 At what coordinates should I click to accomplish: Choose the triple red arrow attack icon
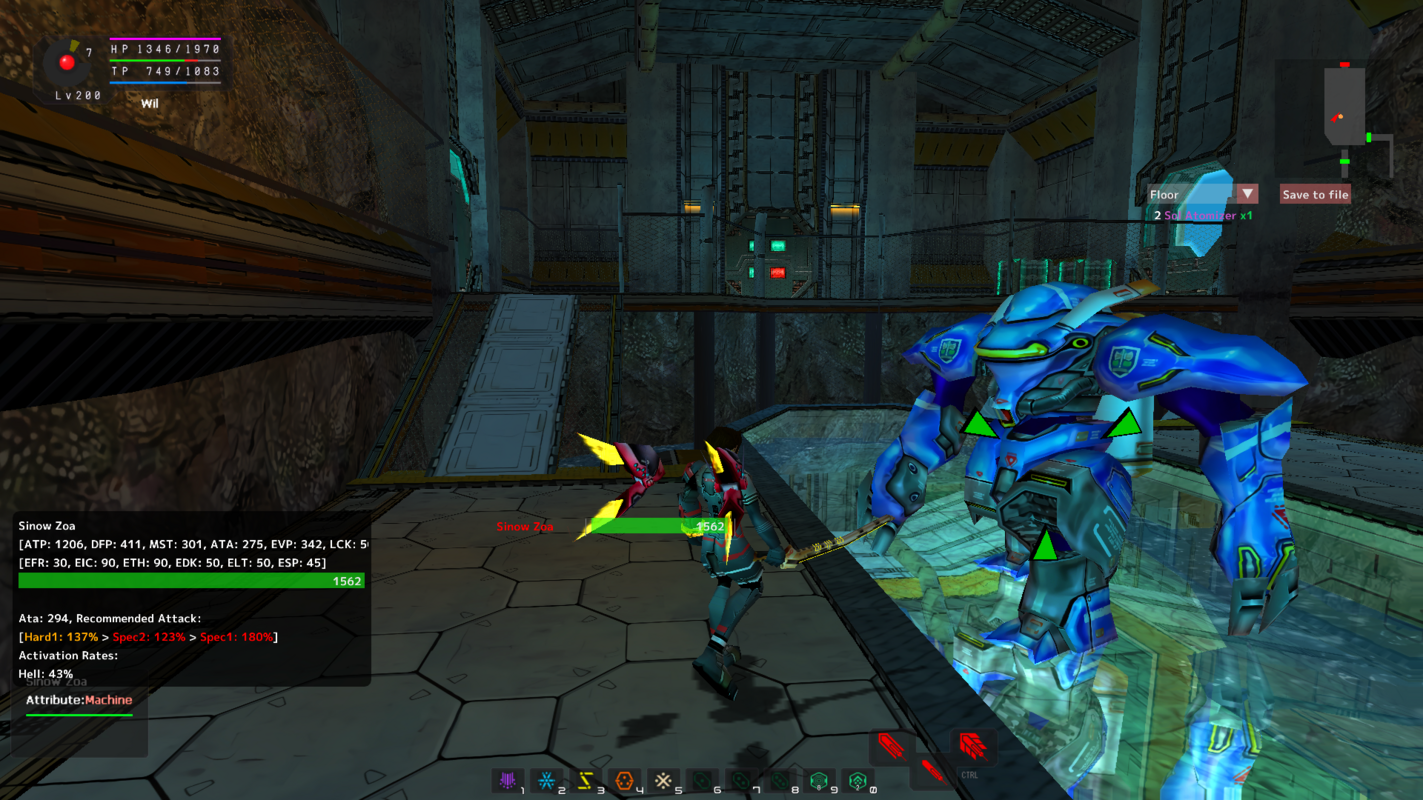972,746
